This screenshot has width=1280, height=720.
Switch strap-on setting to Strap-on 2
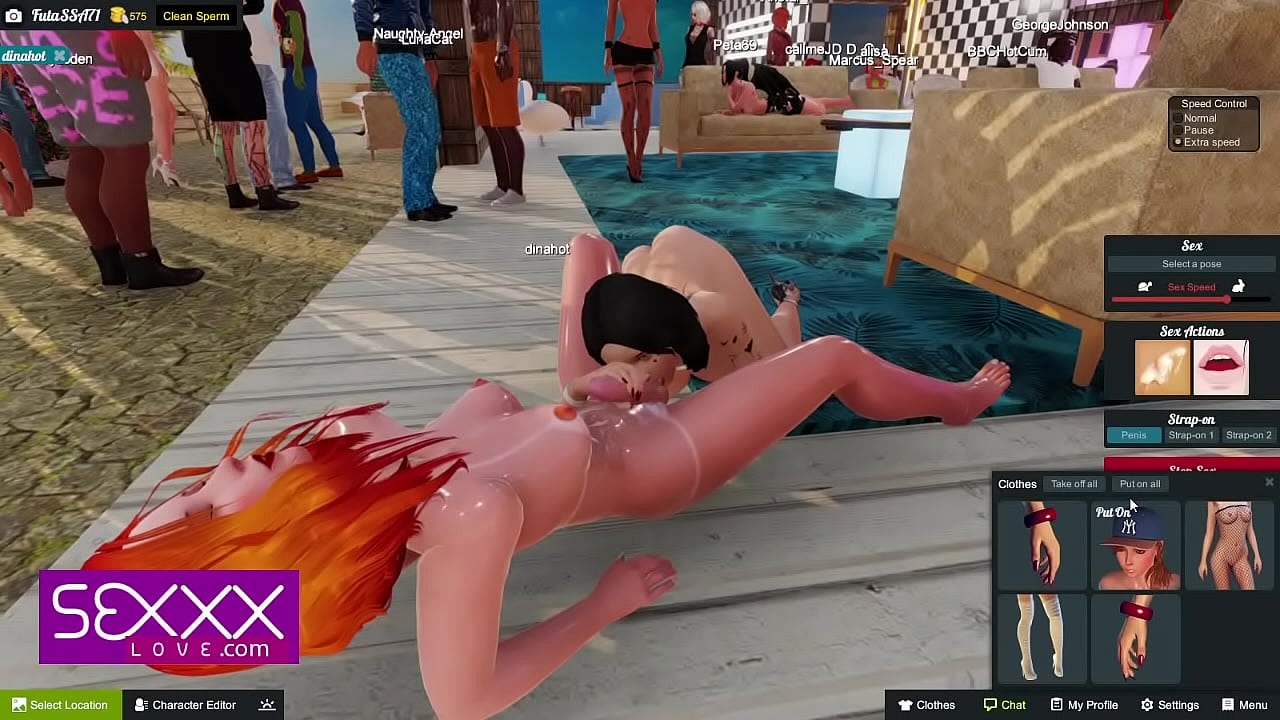pyautogui.click(x=1248, y=435)
